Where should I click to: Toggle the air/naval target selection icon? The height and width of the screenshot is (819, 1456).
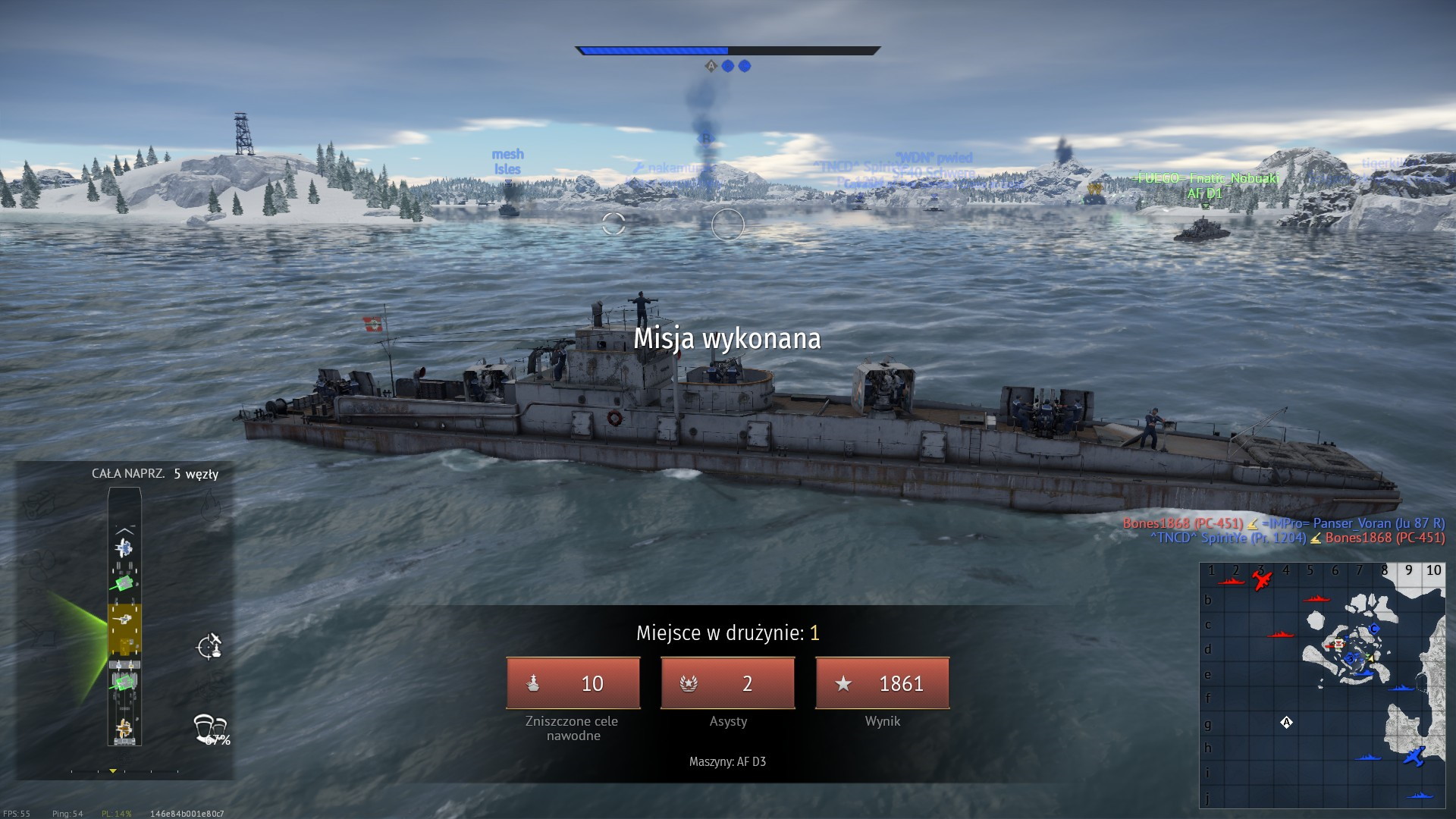pyautogui.click(x=209, y=646)
